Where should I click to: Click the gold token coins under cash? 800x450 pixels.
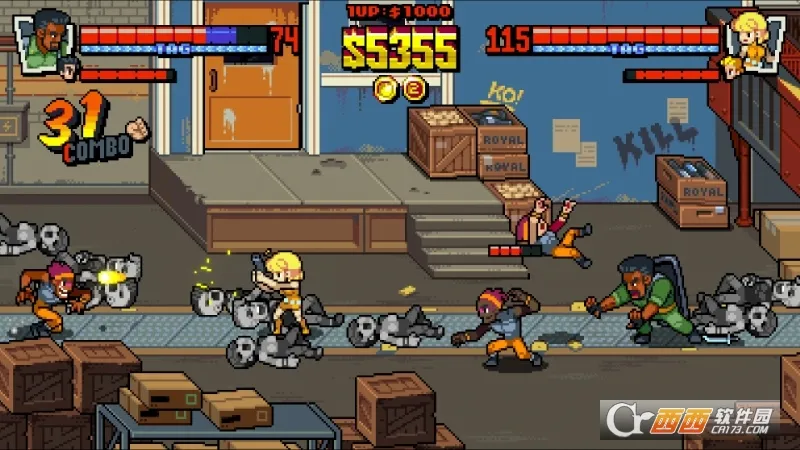pos(399,89)
